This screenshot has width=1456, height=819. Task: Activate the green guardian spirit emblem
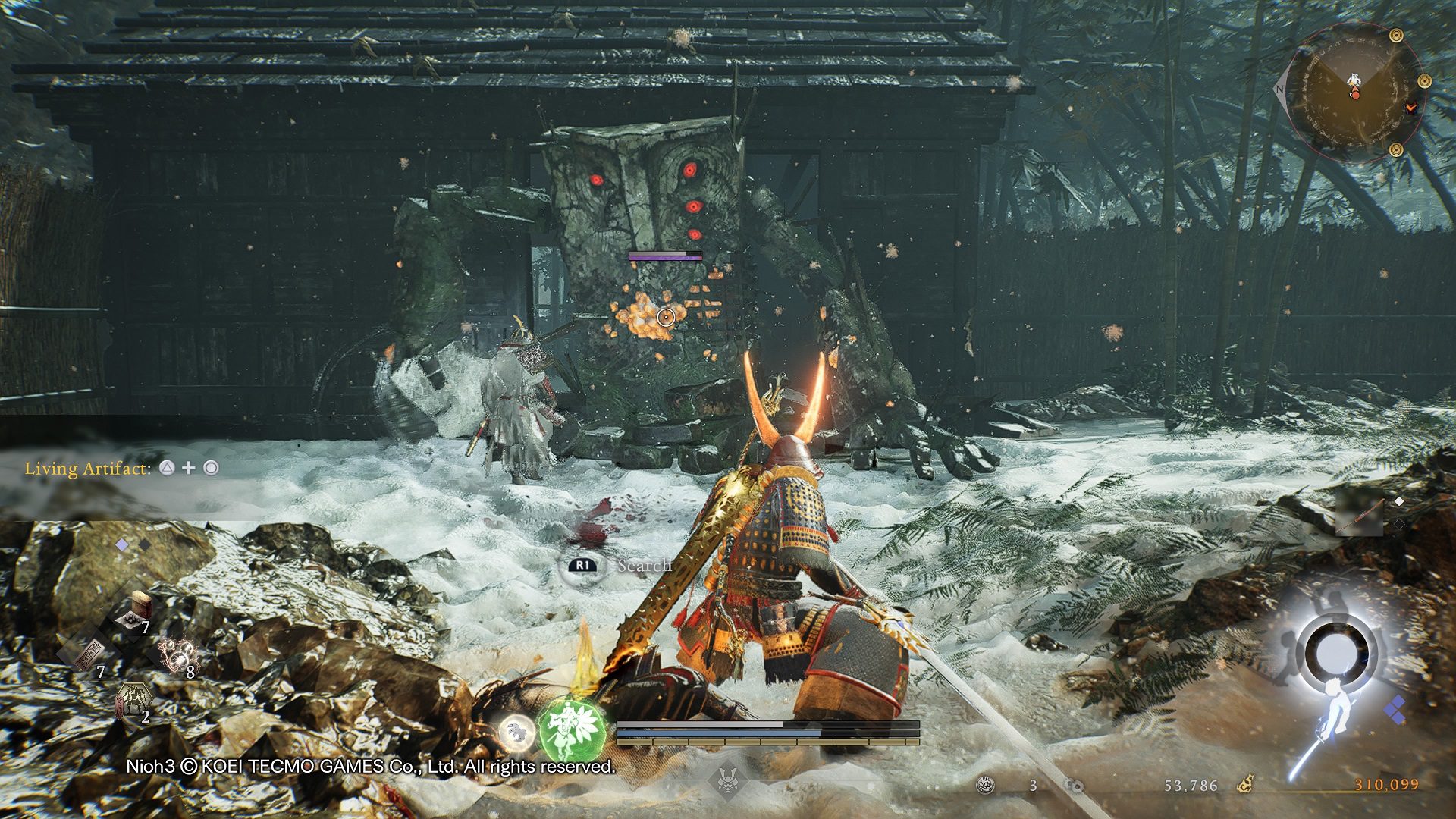[x=570, y=730]
